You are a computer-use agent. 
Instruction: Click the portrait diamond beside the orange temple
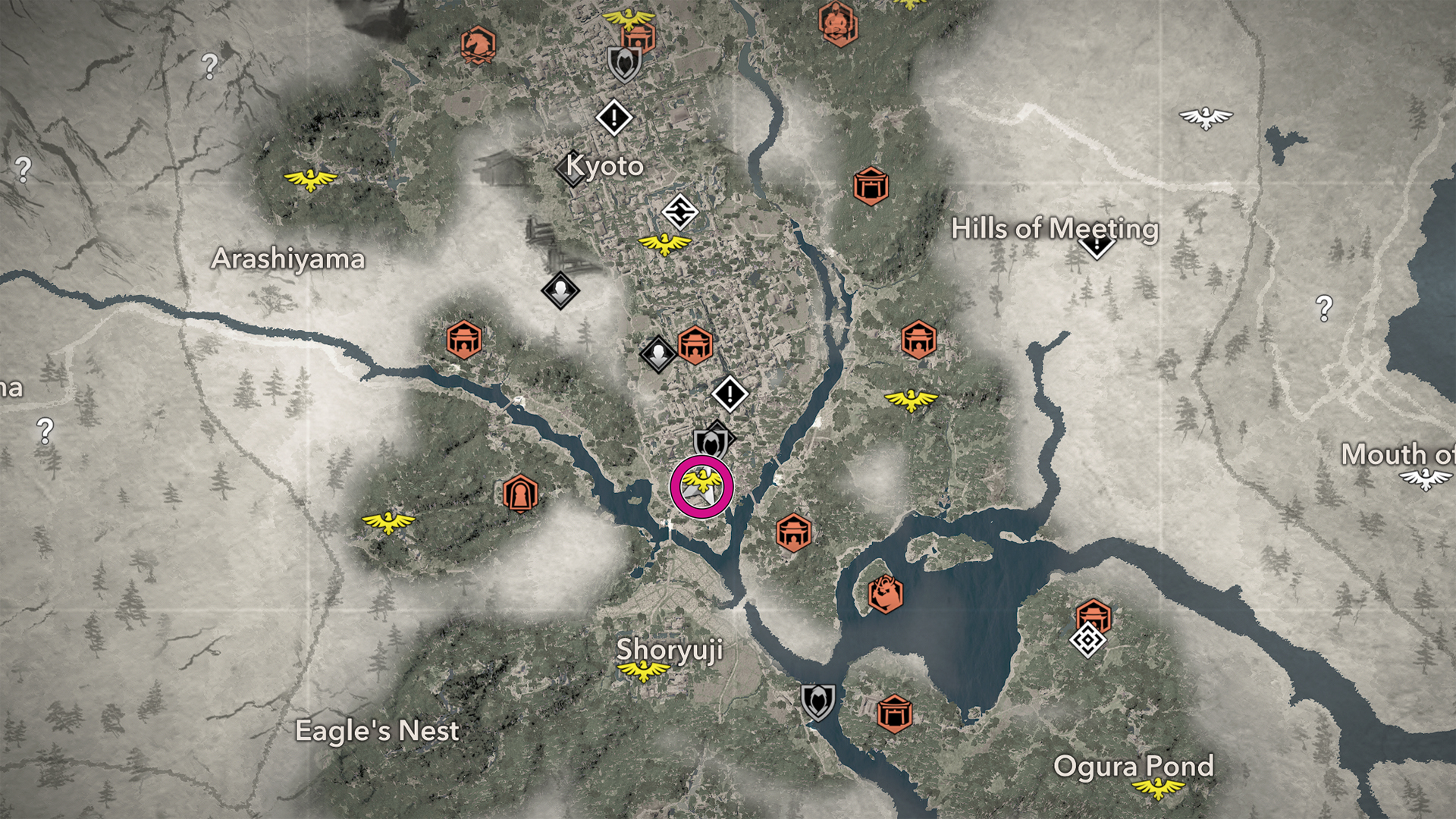[x=657, y=353]
